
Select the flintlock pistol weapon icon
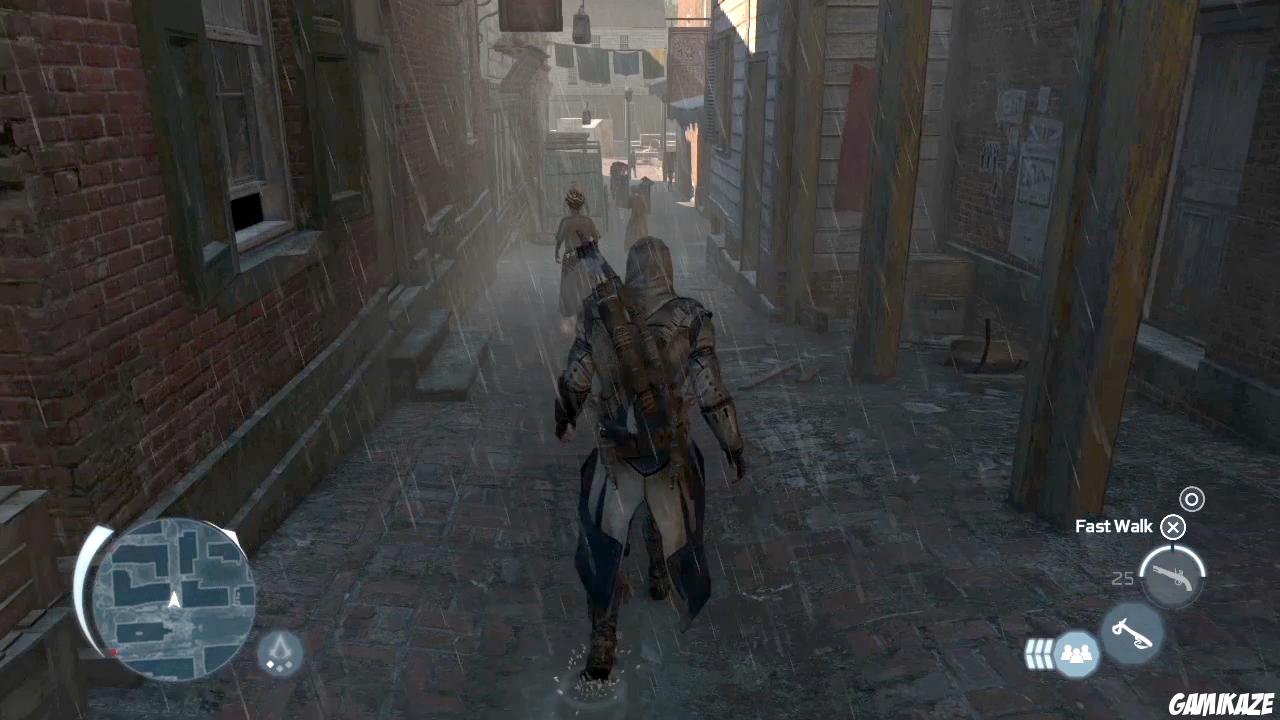coord(1171,578)
